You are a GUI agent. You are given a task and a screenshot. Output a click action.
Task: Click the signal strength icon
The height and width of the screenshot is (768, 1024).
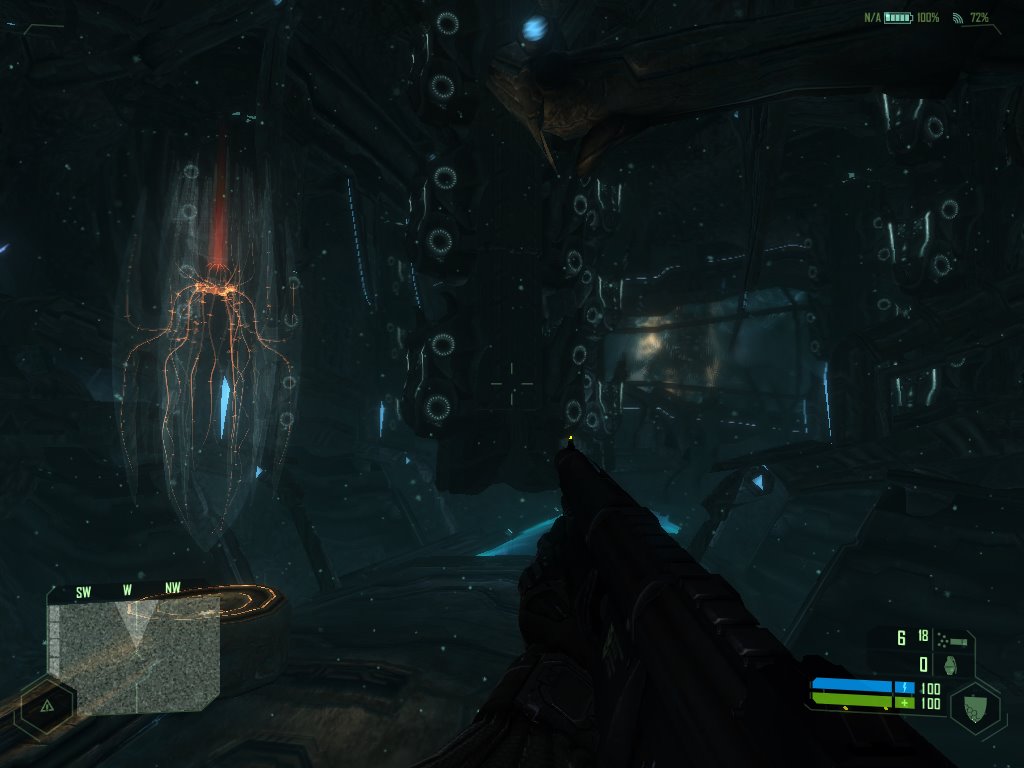(x=957, y=18)
